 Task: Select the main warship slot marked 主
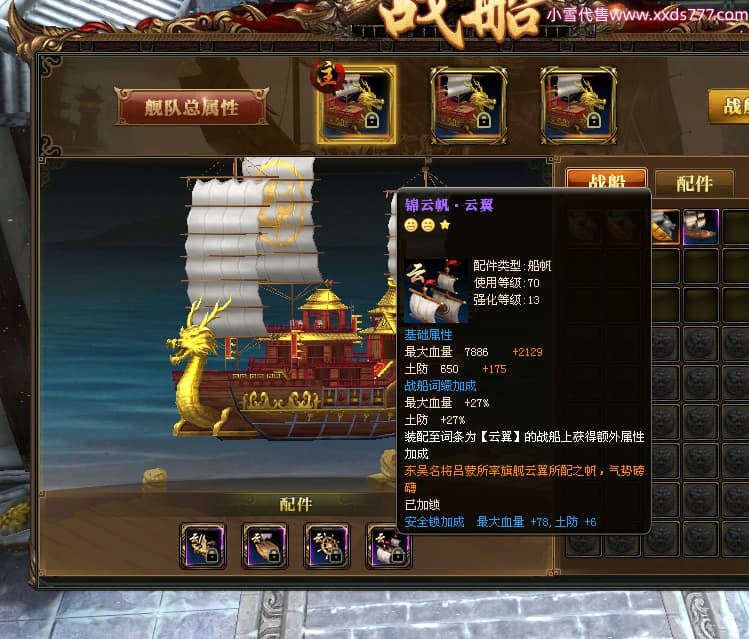click(x=357, y=105)
